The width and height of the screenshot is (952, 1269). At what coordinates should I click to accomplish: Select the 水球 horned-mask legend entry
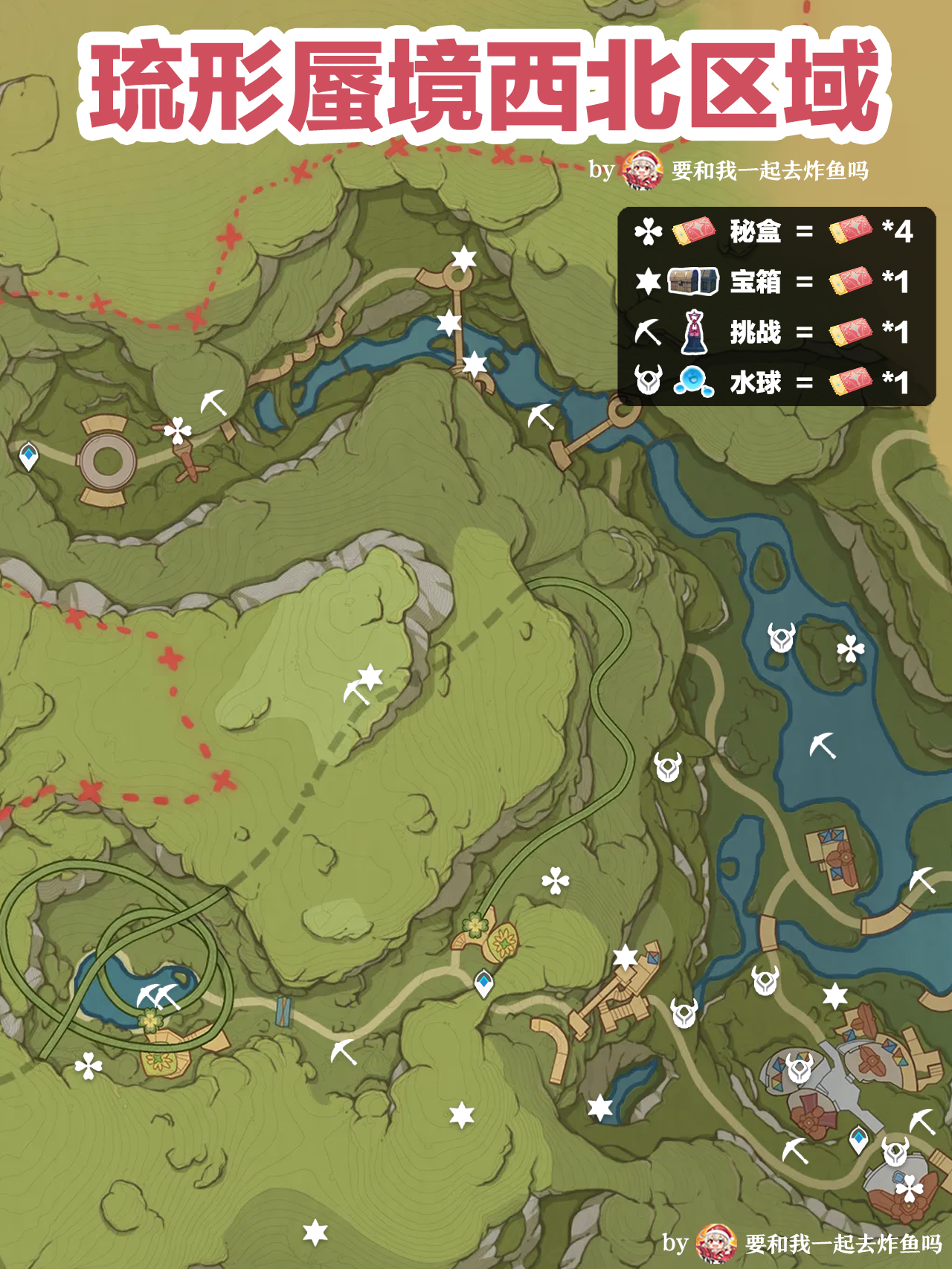click(755, 382)
